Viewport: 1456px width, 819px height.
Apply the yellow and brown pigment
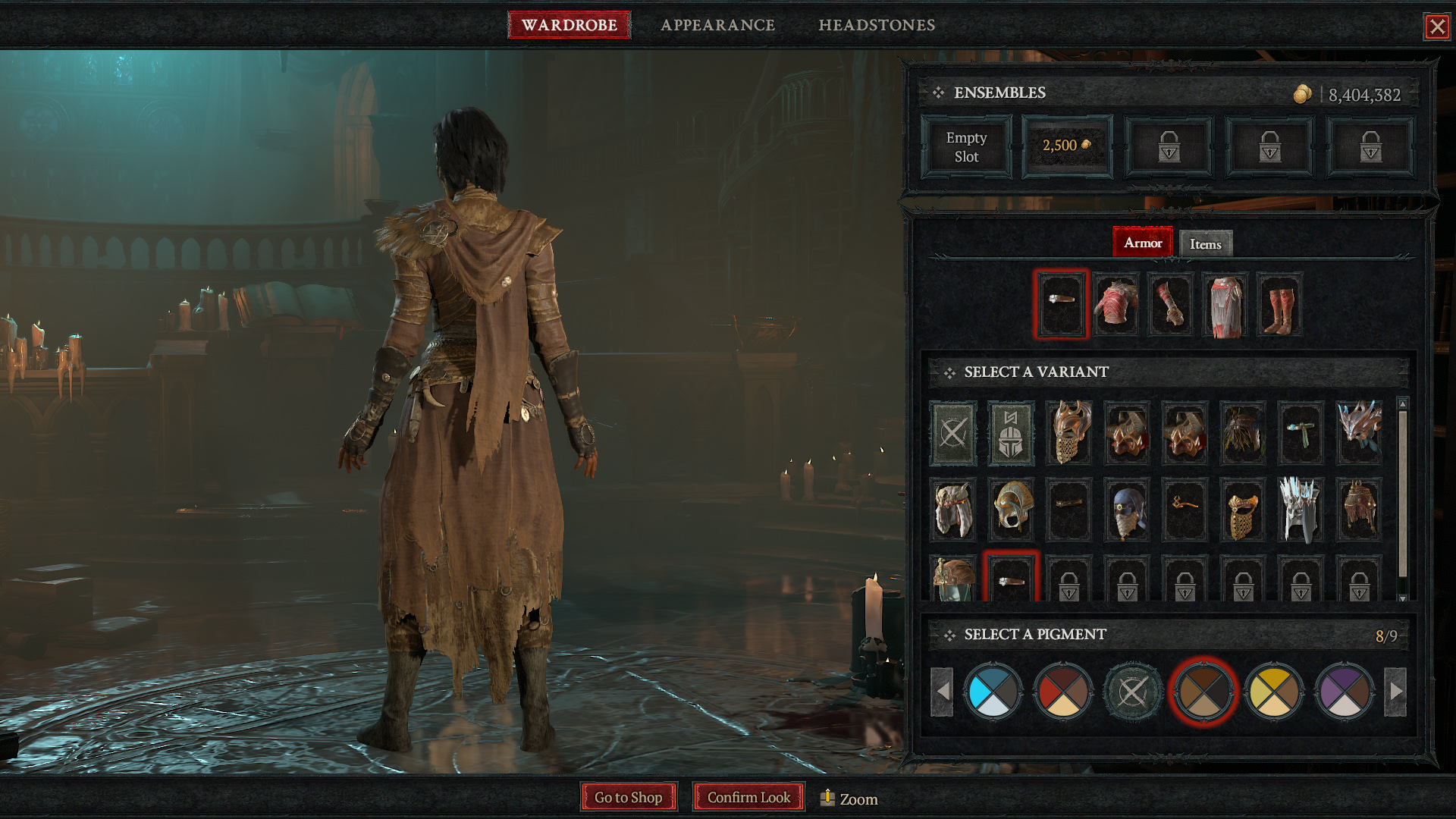tap(1274, 691)
